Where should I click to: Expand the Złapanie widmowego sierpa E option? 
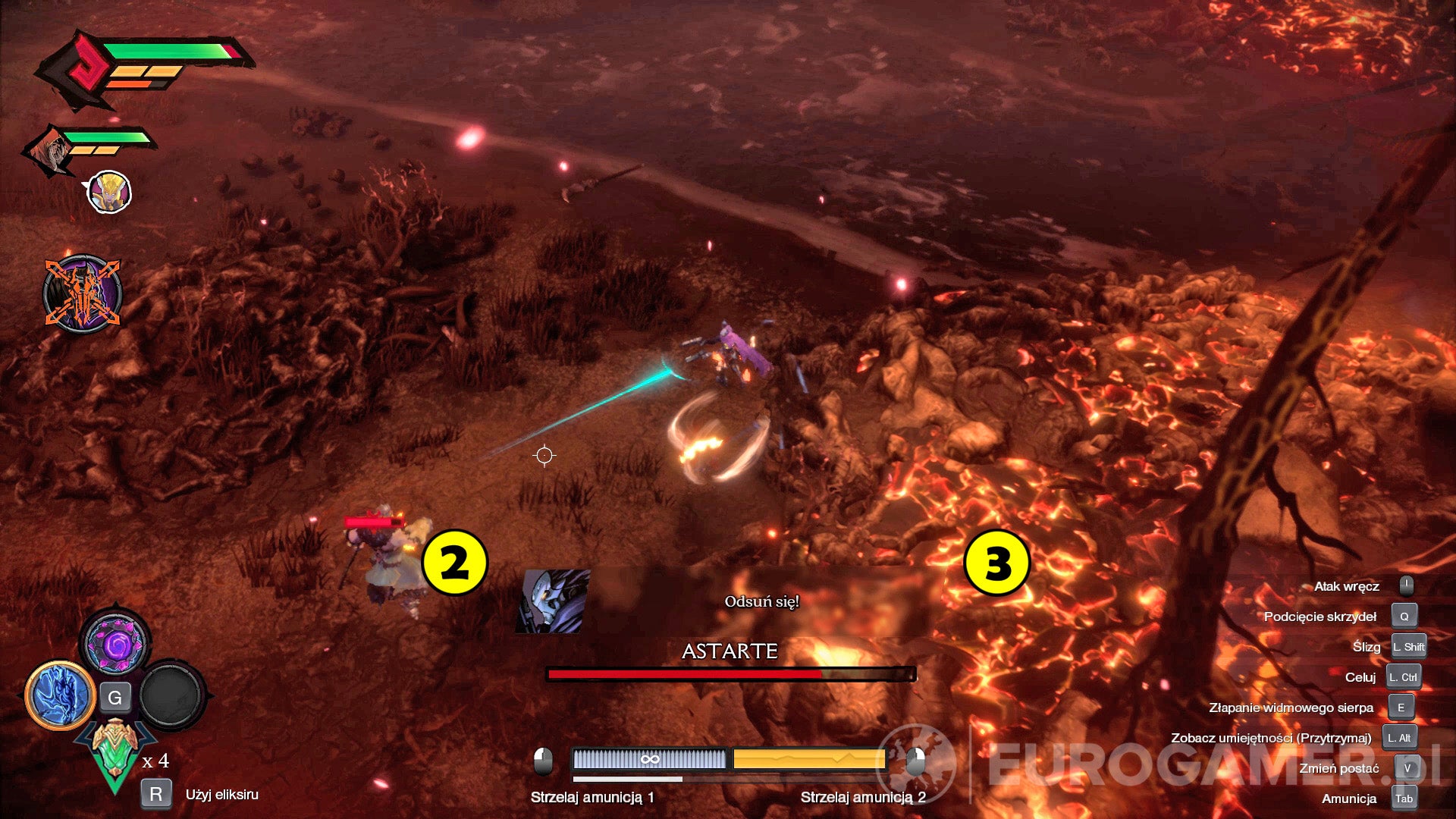click(1401, 707)
